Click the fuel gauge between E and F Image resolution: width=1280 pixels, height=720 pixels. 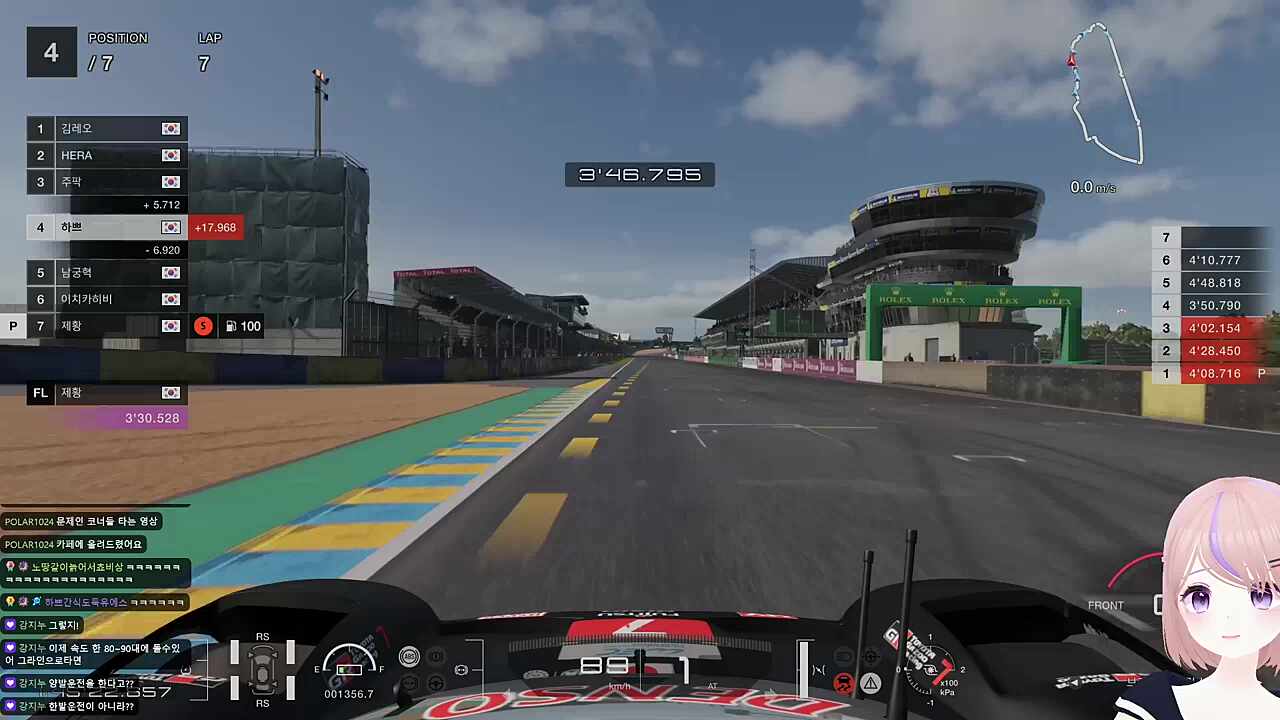(x=348, y=668)
